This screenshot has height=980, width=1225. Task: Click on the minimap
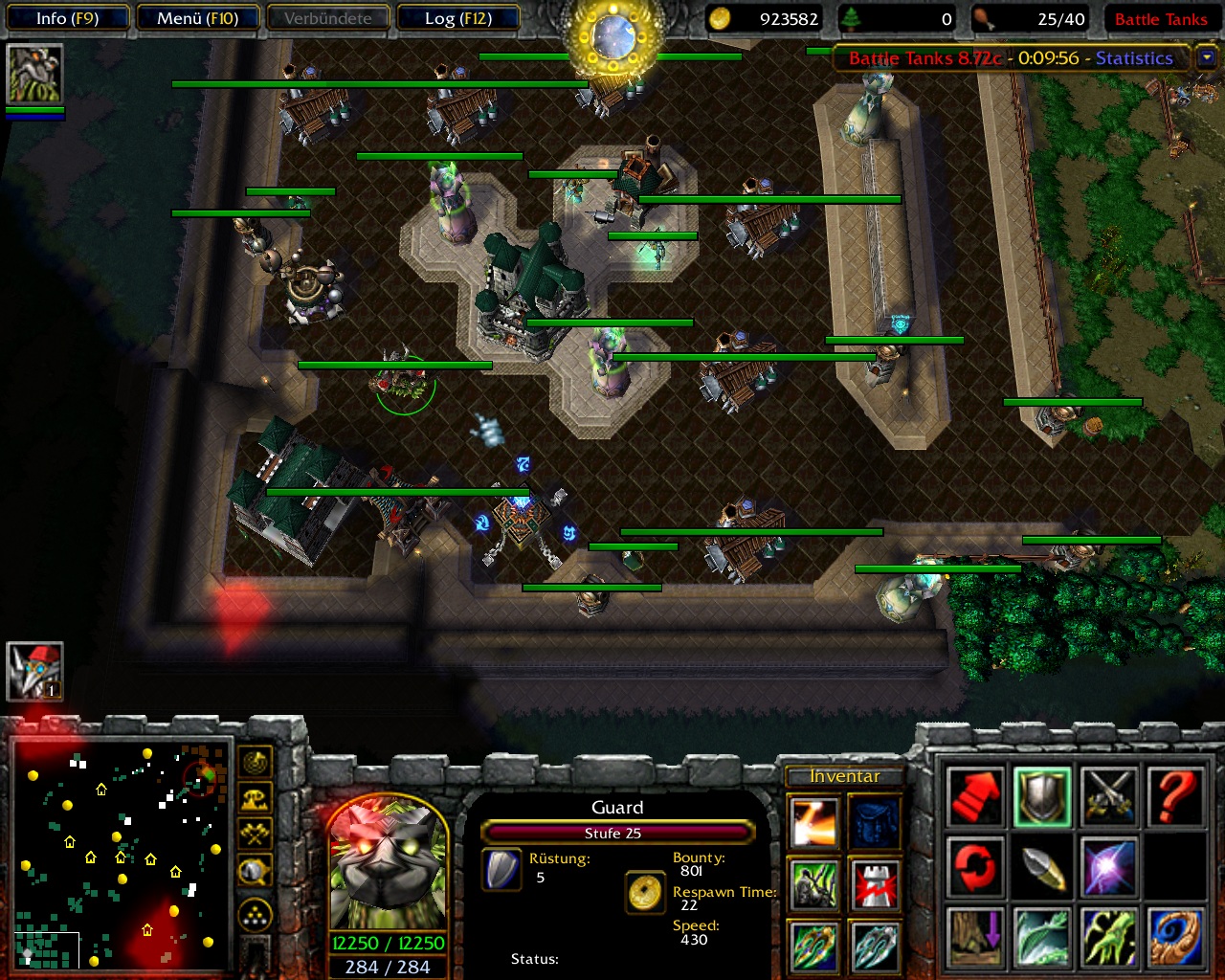pyautogui.click(x=121, y=854)
